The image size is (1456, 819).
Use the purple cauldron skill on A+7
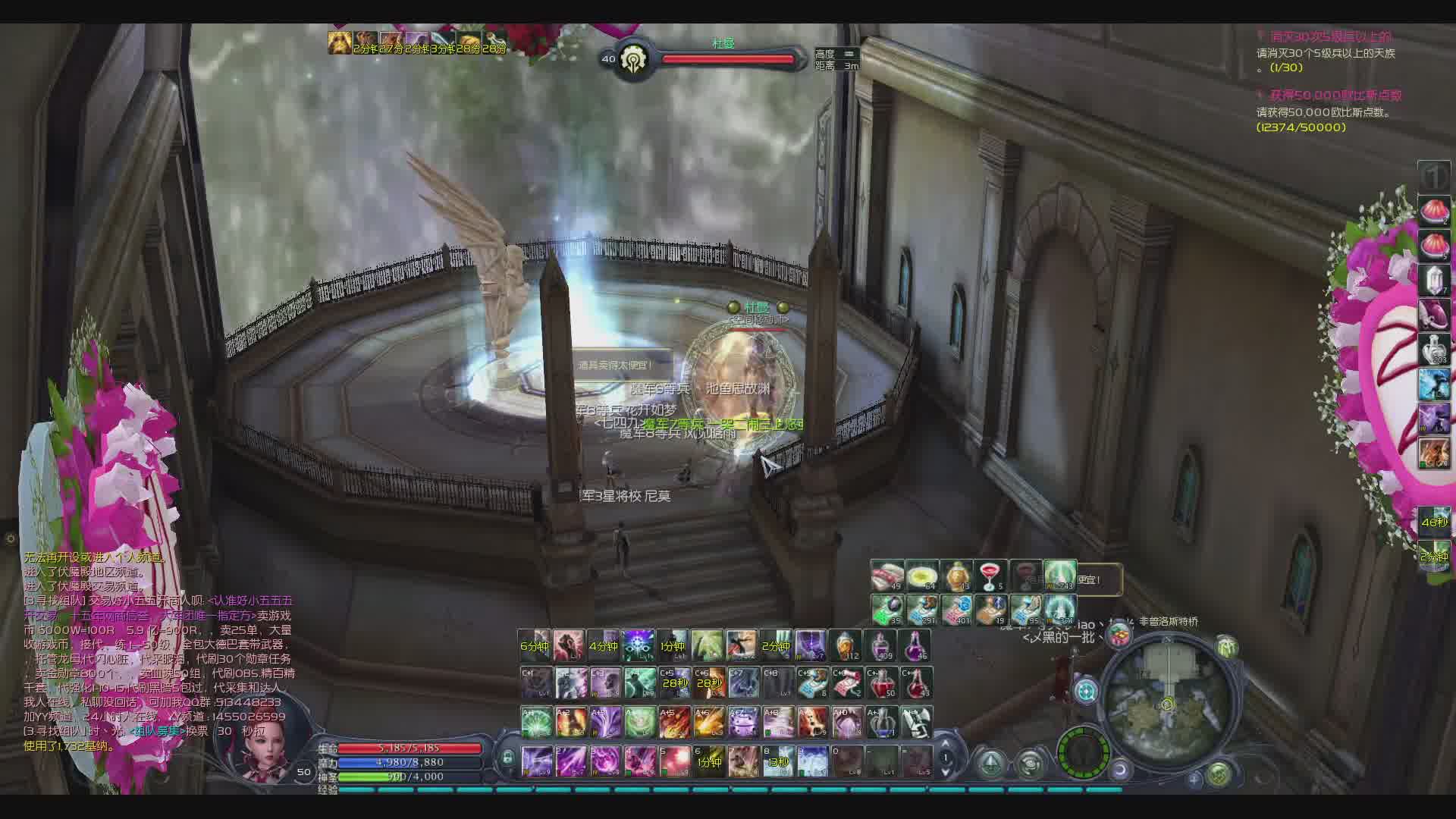(743, 722)
